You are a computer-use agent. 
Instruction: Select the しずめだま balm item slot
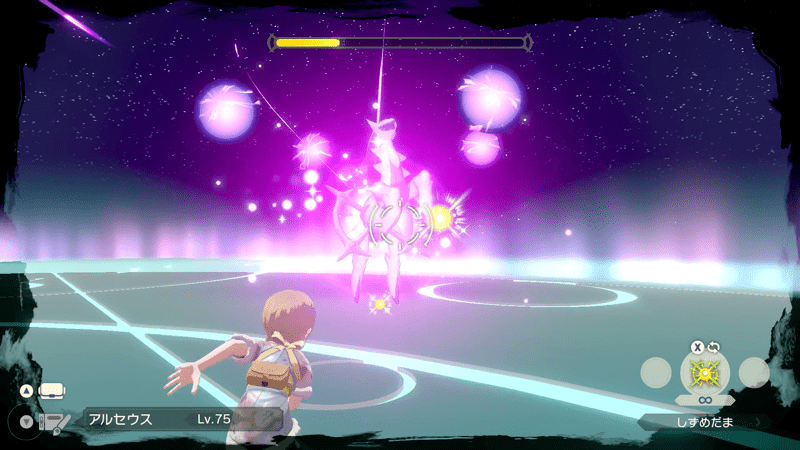pyautogui.click(x=705, y=373)
